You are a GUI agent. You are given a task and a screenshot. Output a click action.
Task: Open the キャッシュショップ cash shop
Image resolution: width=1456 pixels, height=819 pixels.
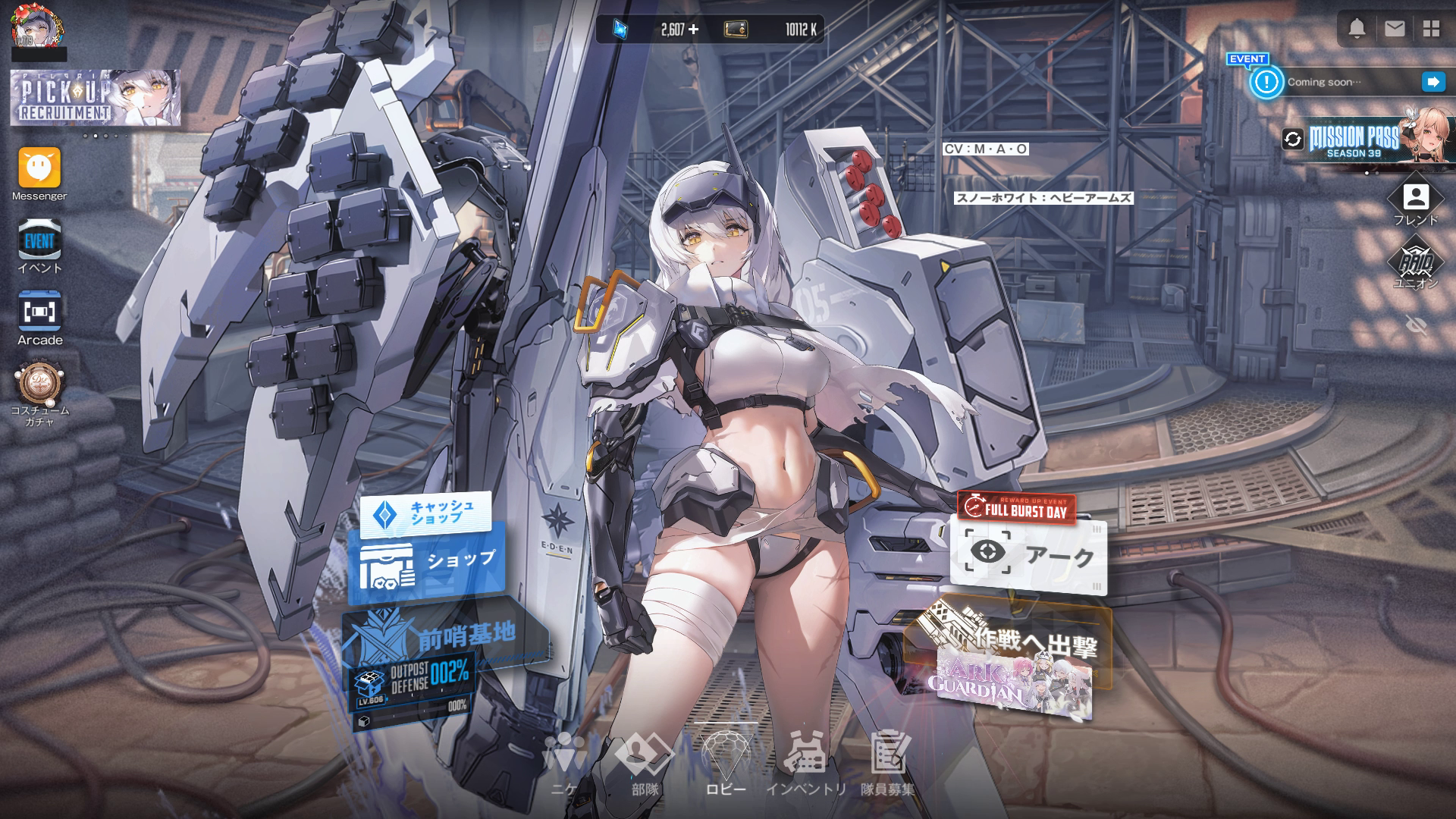coord(426,514)
